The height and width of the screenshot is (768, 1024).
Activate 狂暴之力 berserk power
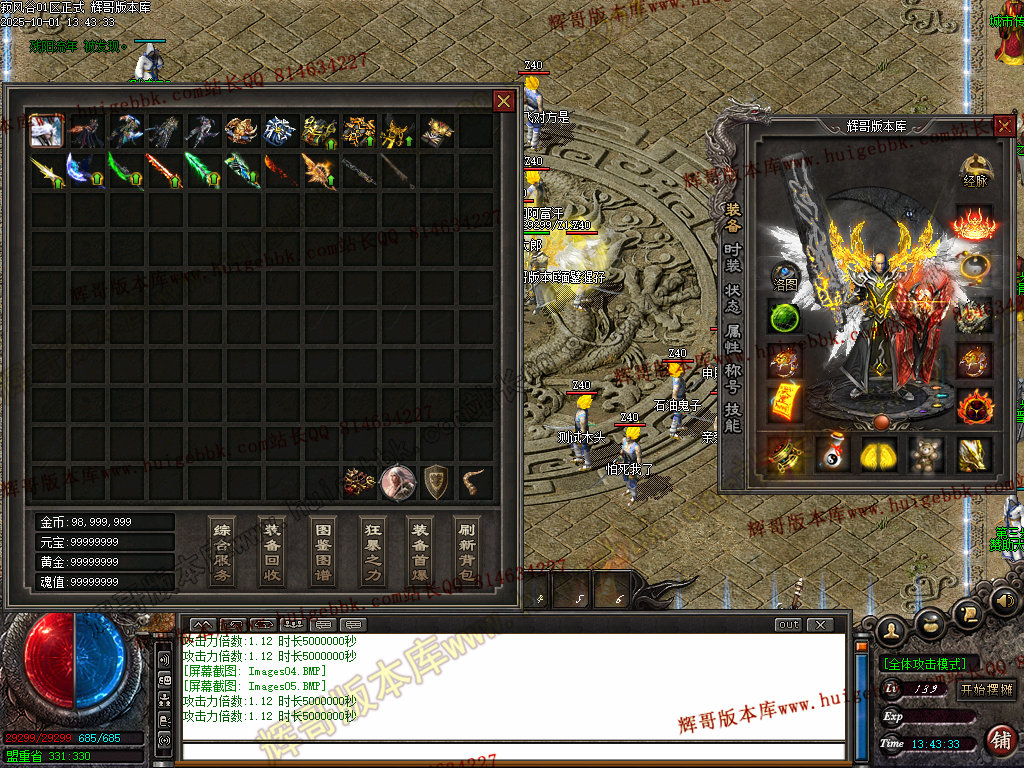click(x=372, y=552)
